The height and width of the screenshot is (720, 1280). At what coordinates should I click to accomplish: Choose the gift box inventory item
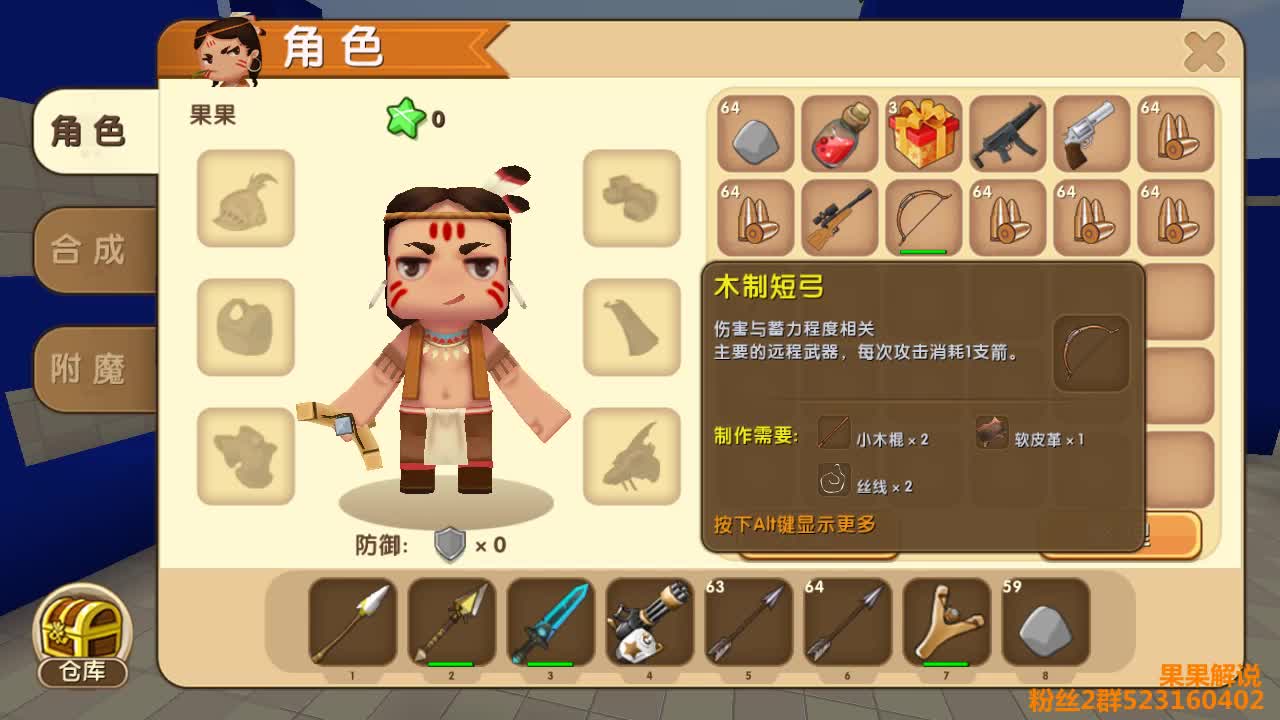coord(923,134)
